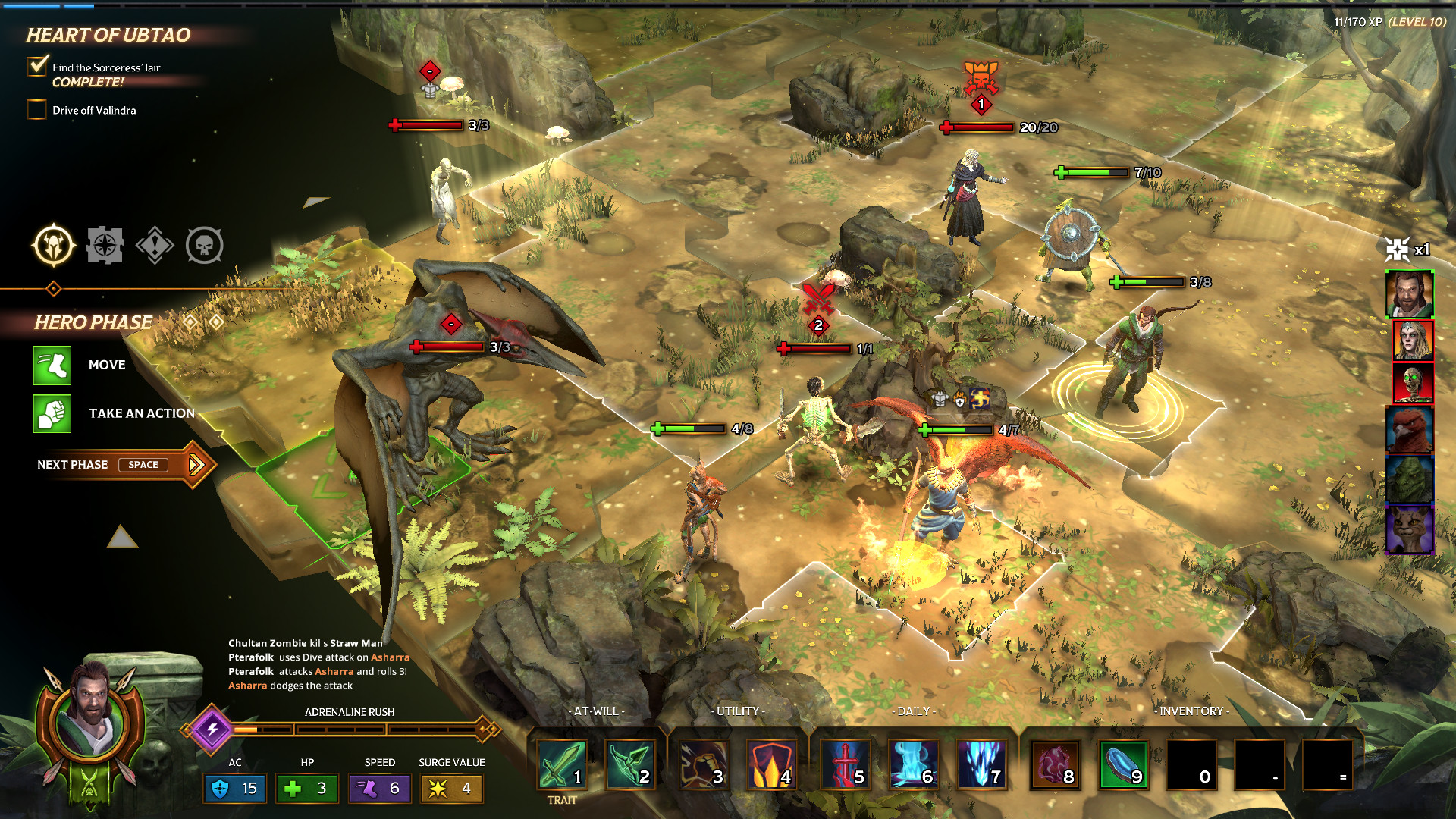
Task: Click the Adrenaline Rush meter
Action: tap(349, 729)
